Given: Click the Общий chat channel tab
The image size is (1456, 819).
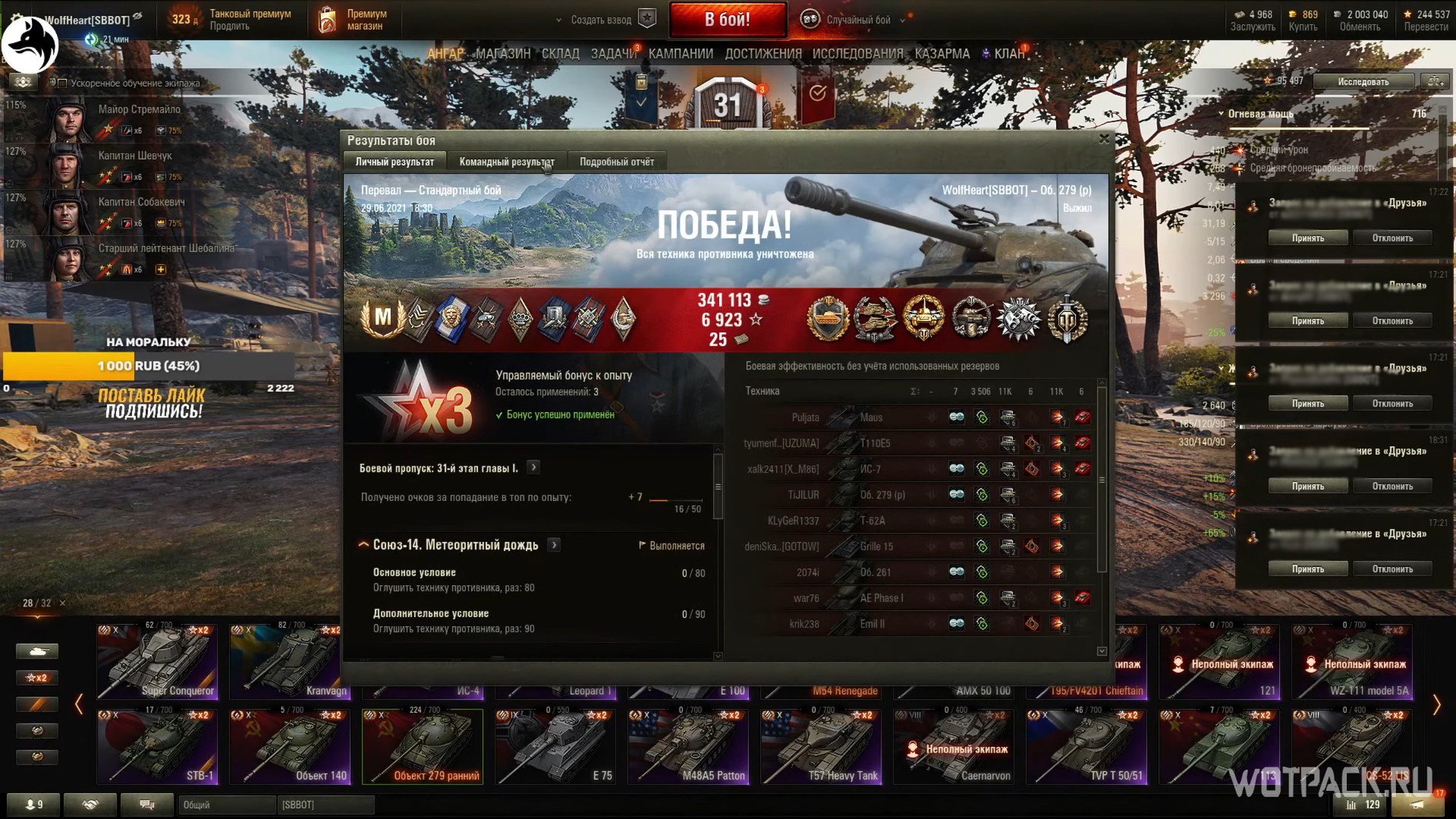Looking at the screenshot, I should click(226, 805).
